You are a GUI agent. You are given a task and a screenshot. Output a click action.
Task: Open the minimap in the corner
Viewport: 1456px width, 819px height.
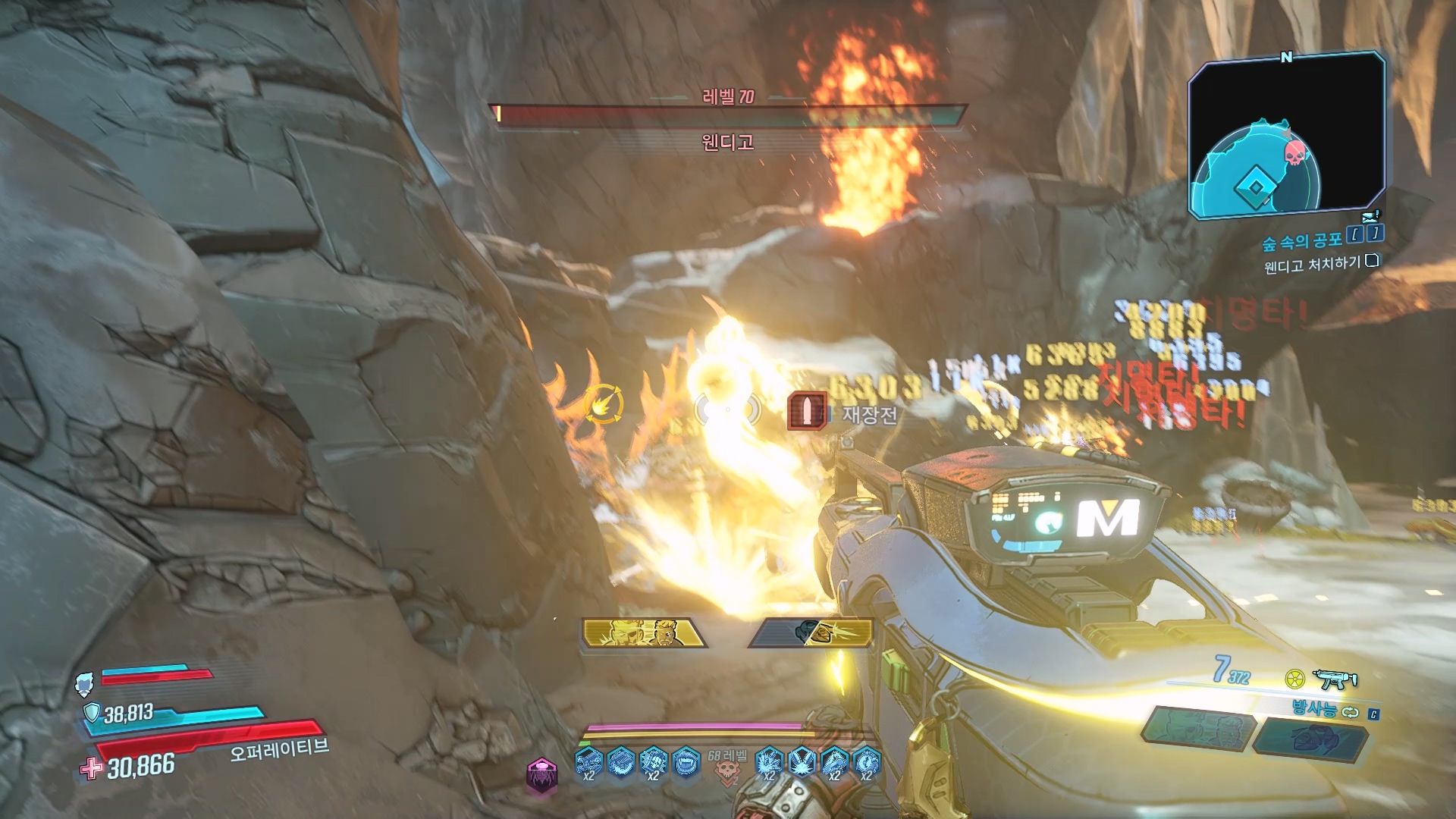coord(1287,135)
